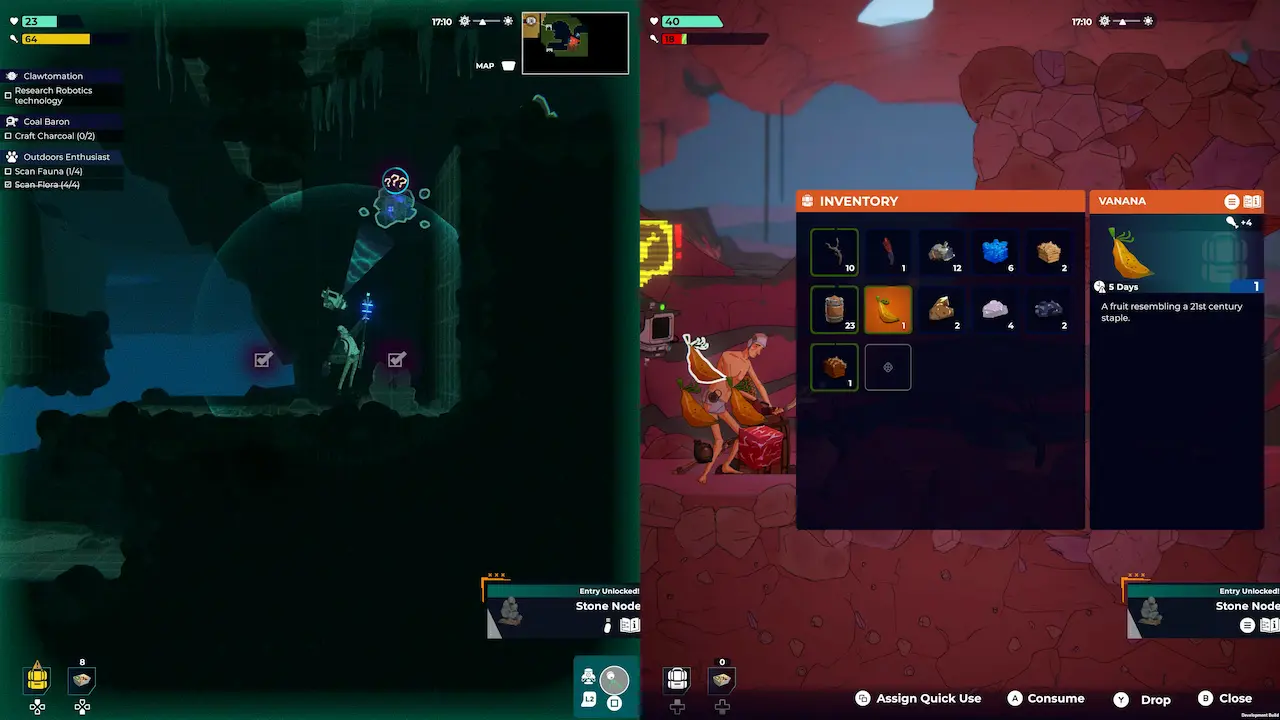The width and height of the screenshot is (1280, 720).
Task: Select the barrel item with 23 count
Action: click(x=834, y=310)
